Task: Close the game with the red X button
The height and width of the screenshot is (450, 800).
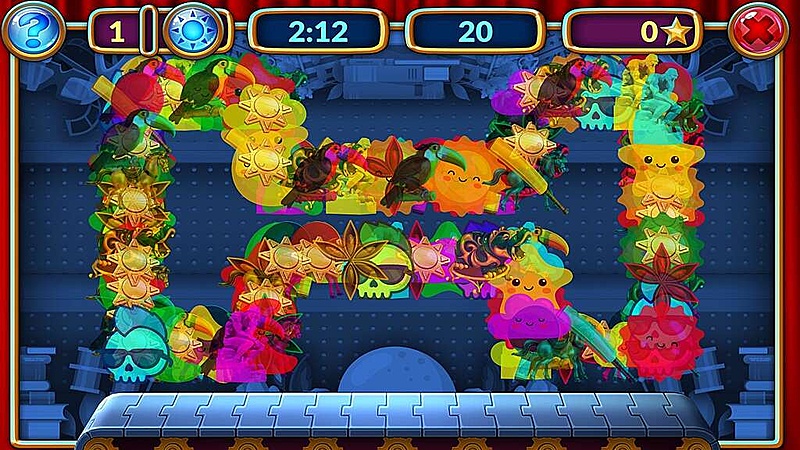Action: pyautogui.click(x=758, y=31)
